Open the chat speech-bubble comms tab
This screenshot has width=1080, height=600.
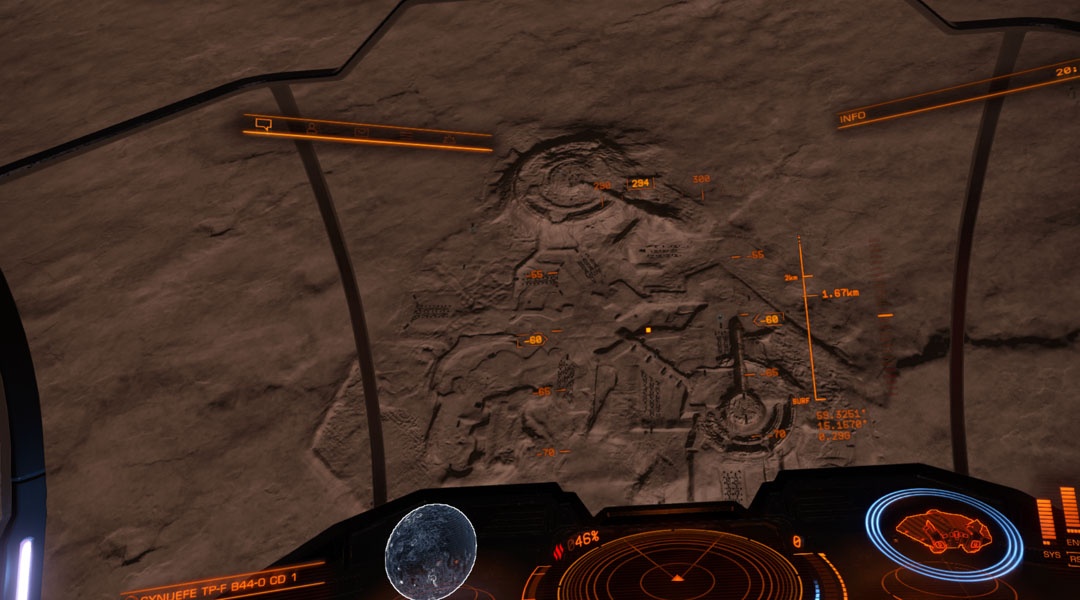click(264, 124)
